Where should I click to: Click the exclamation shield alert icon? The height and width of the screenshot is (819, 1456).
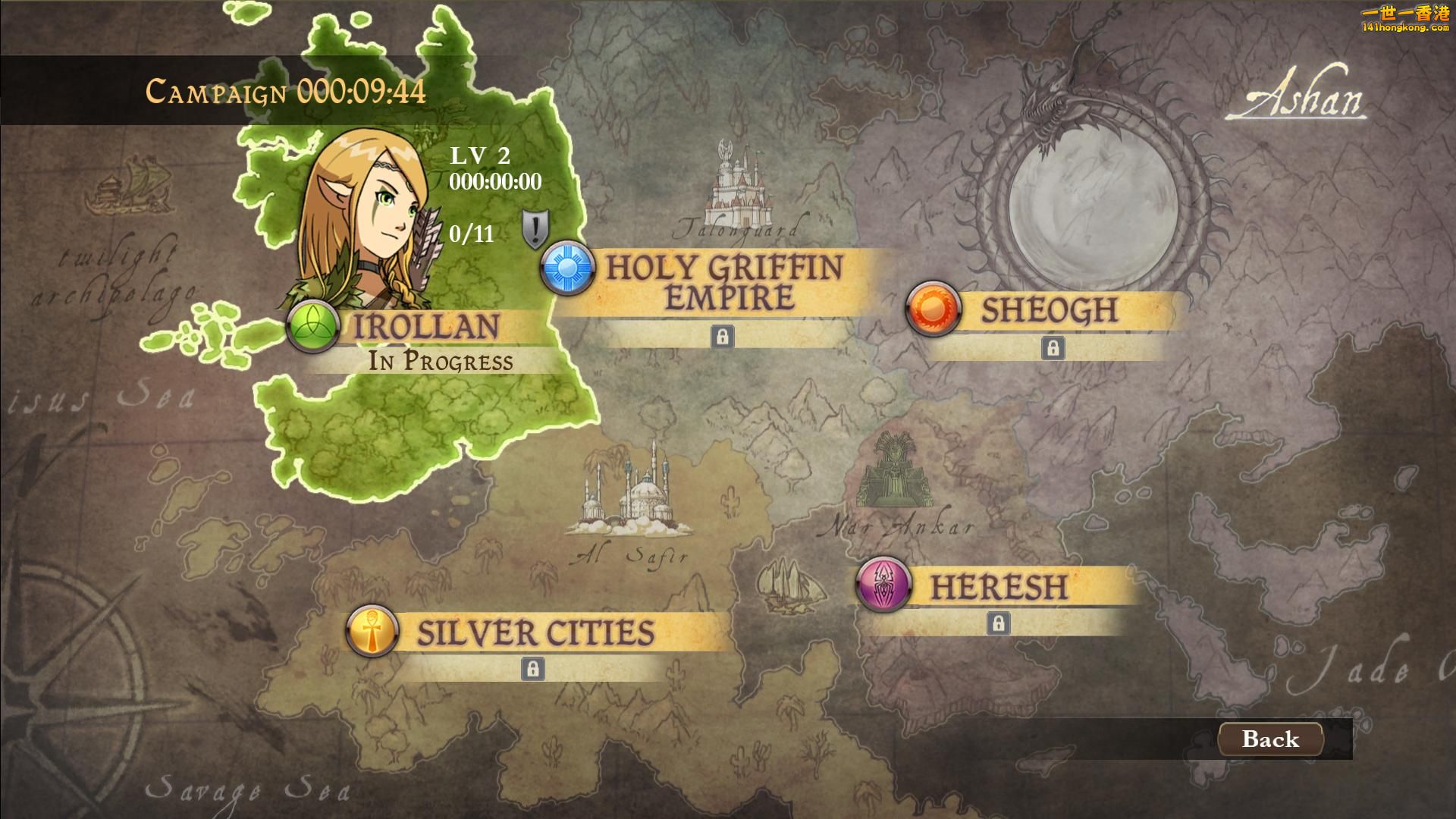[x=535, y=228]
